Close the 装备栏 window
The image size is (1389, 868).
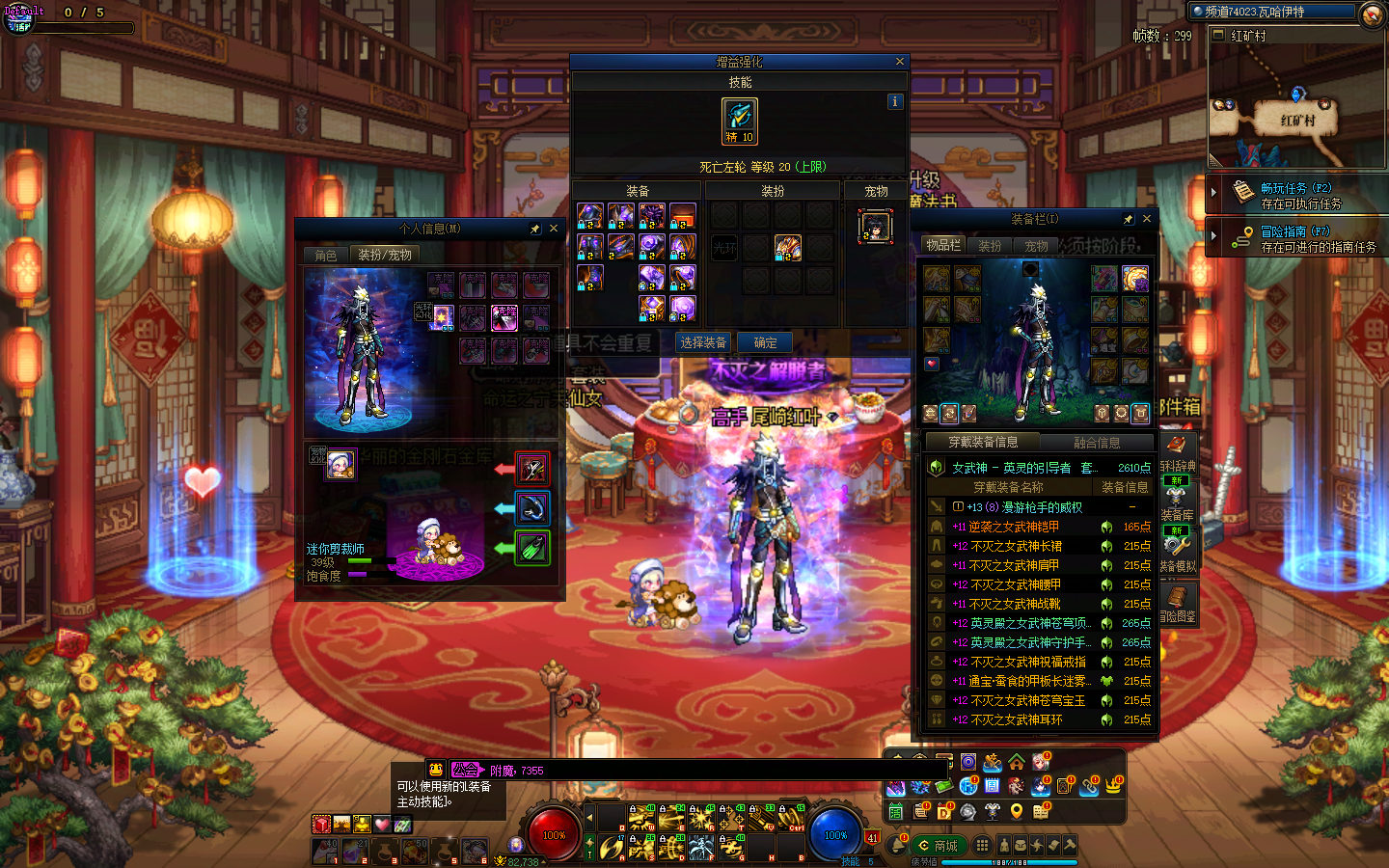1147,219
